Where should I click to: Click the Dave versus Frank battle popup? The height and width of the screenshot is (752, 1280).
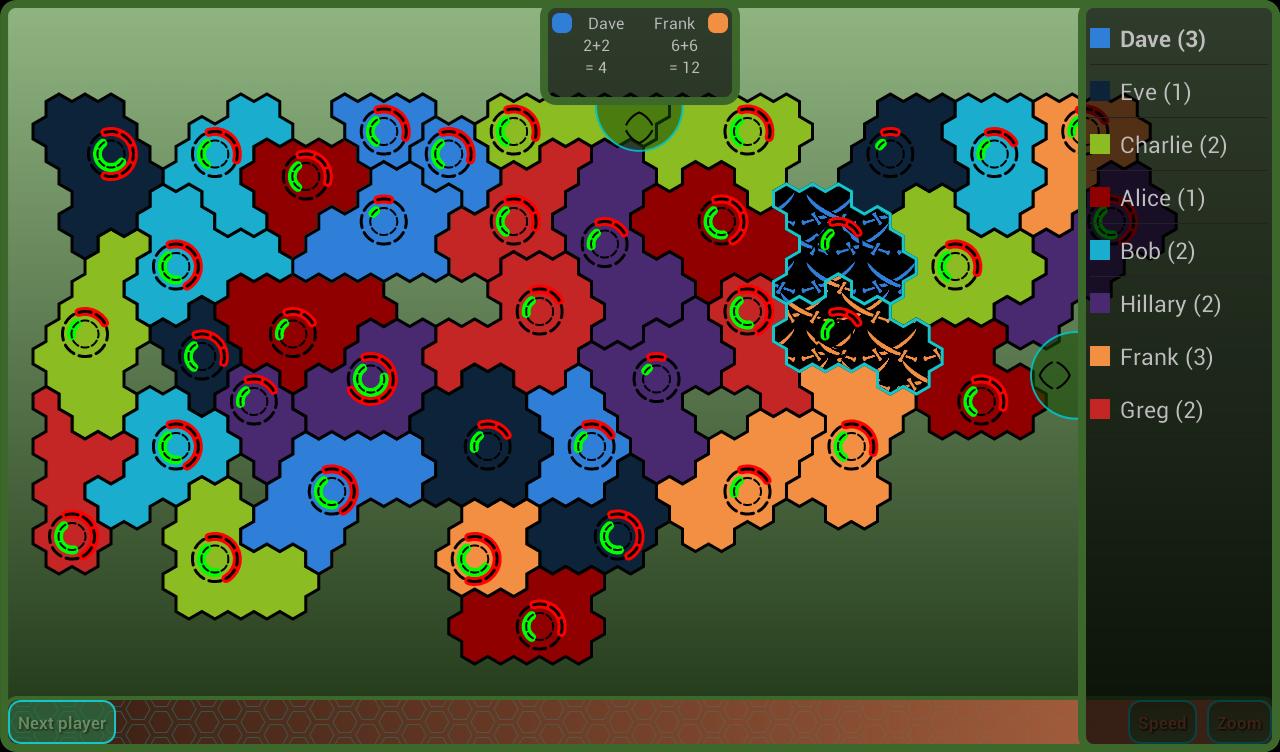tap(639, 50)
